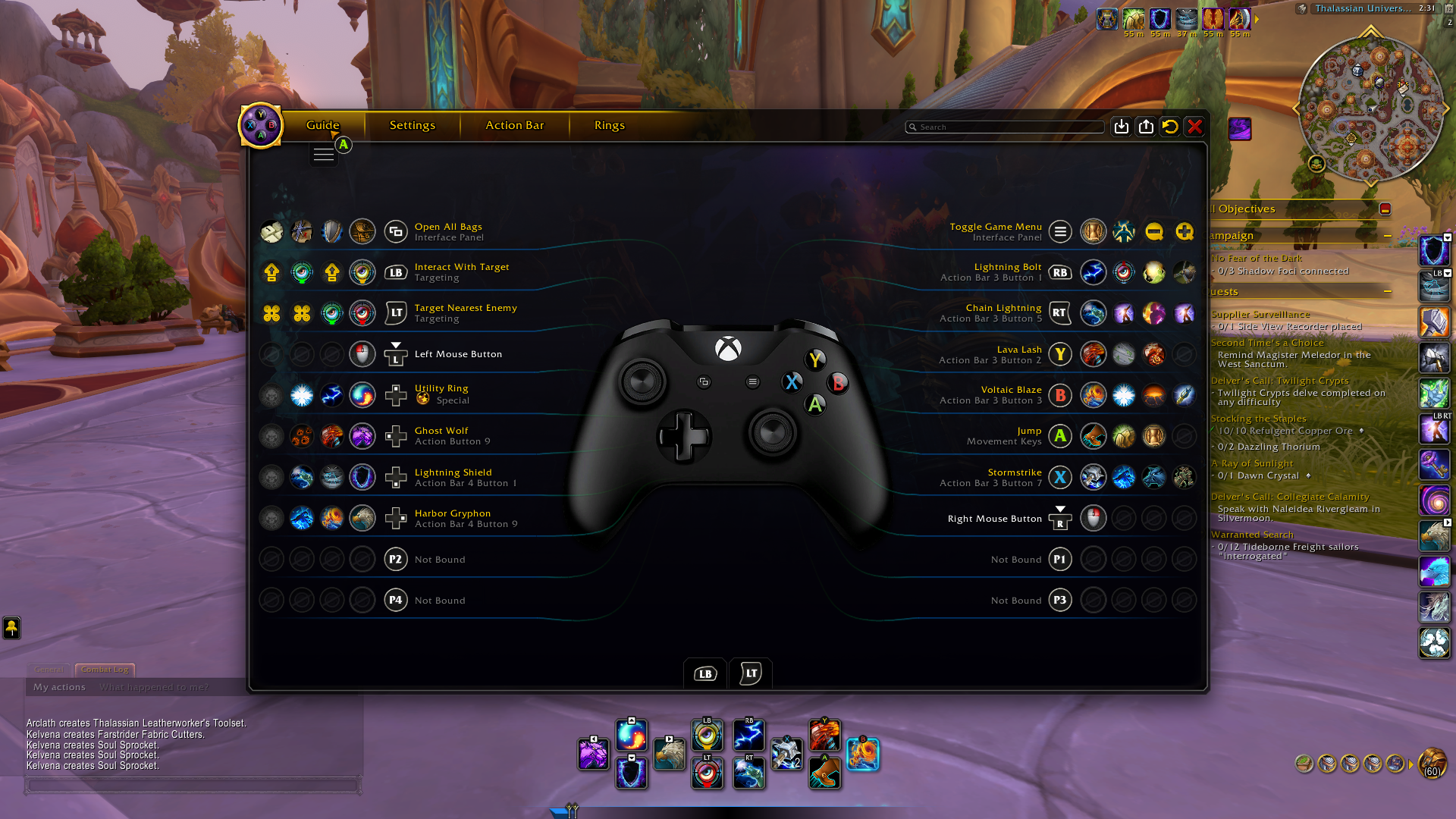Click the Open All Bags binding icon
This screenshot has height=819, width=1456.
pos(397,231)
